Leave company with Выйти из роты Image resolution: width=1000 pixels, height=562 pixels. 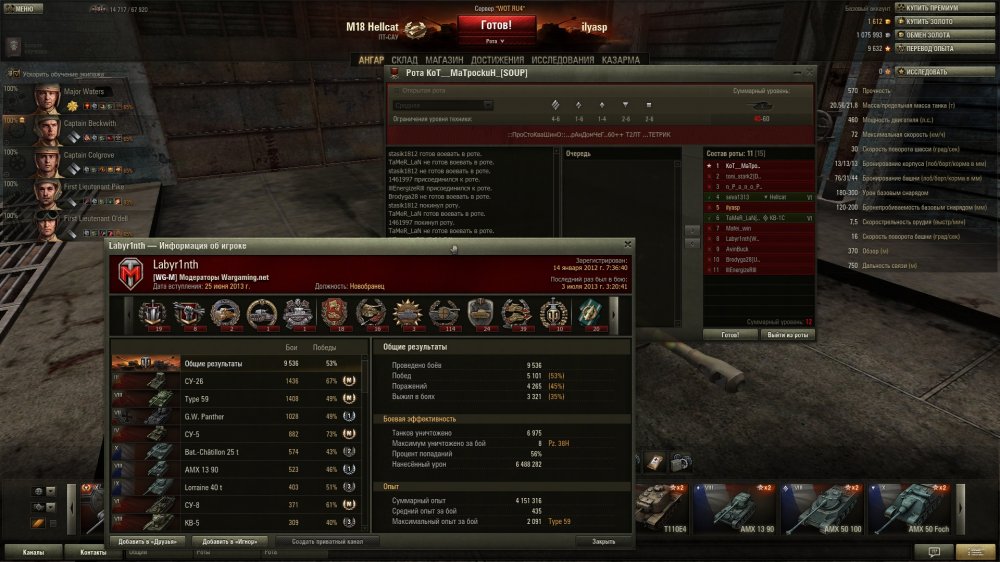coord(786,334)
